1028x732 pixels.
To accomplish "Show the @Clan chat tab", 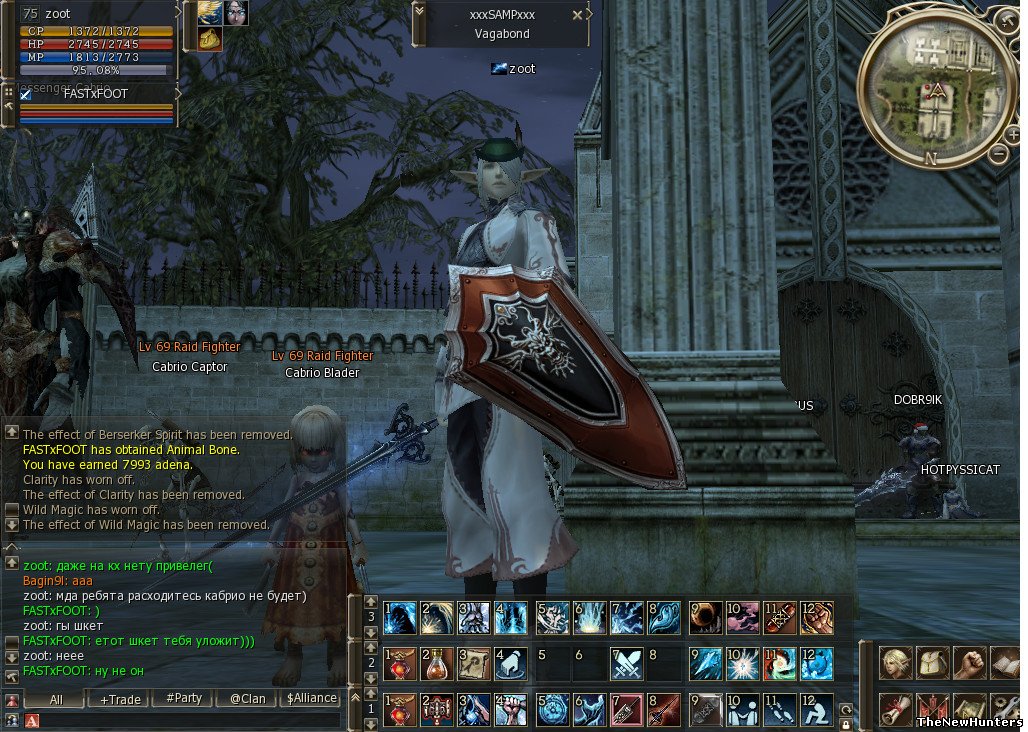I will pos(247,699).
